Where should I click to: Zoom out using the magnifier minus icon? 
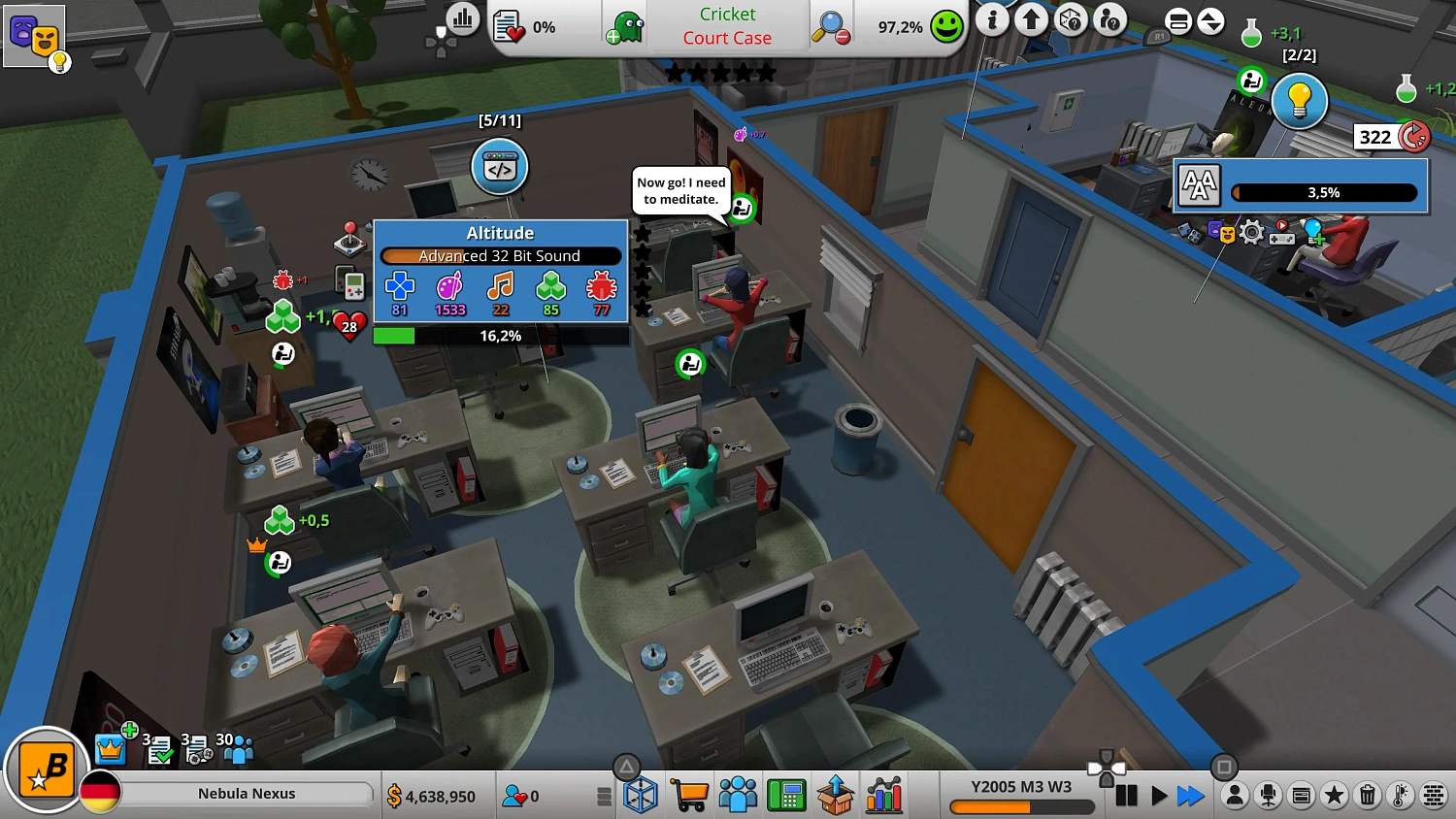(830, 28)
